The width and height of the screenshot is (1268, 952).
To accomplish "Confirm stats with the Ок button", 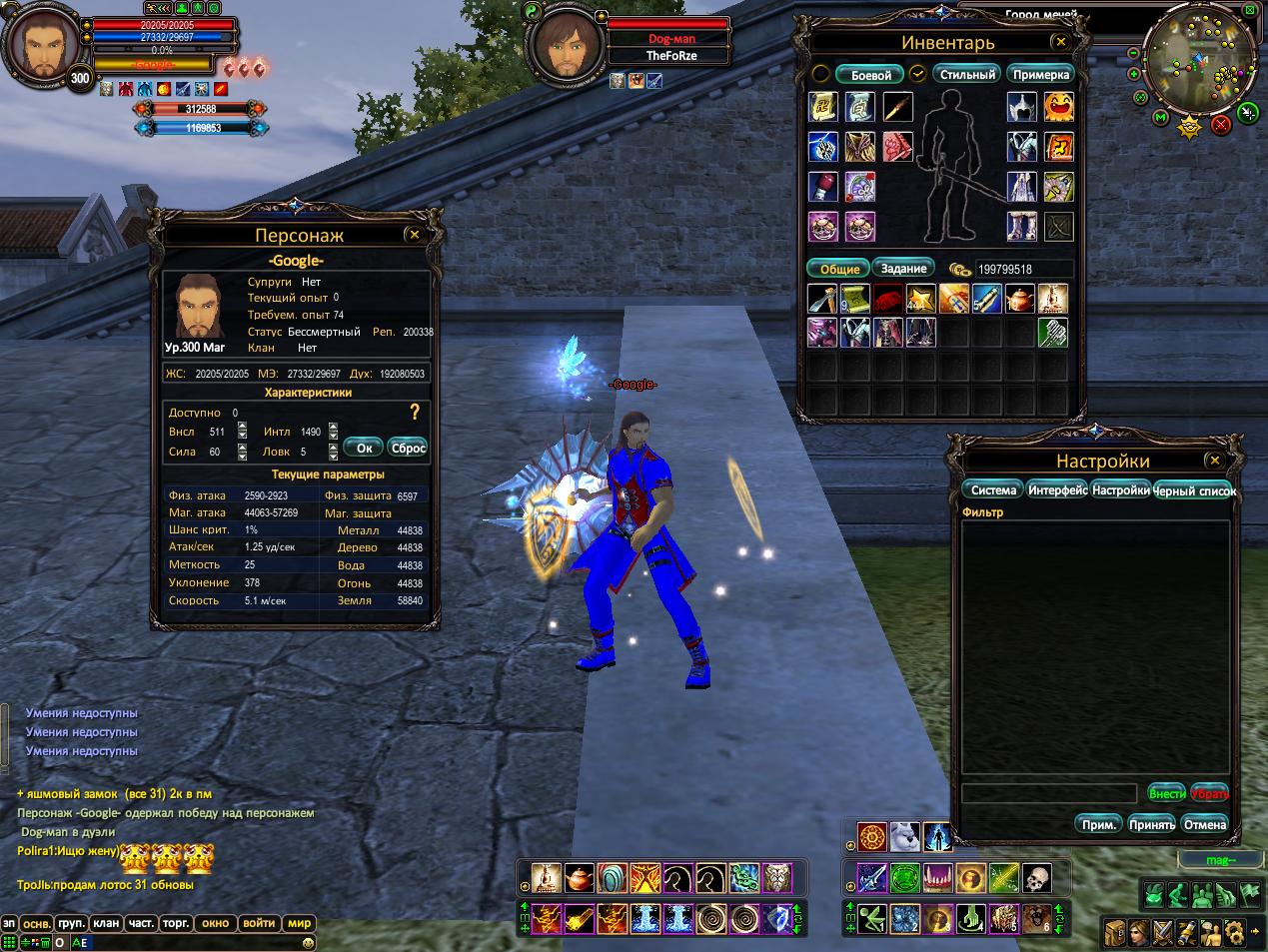I will tap(364, 448).
